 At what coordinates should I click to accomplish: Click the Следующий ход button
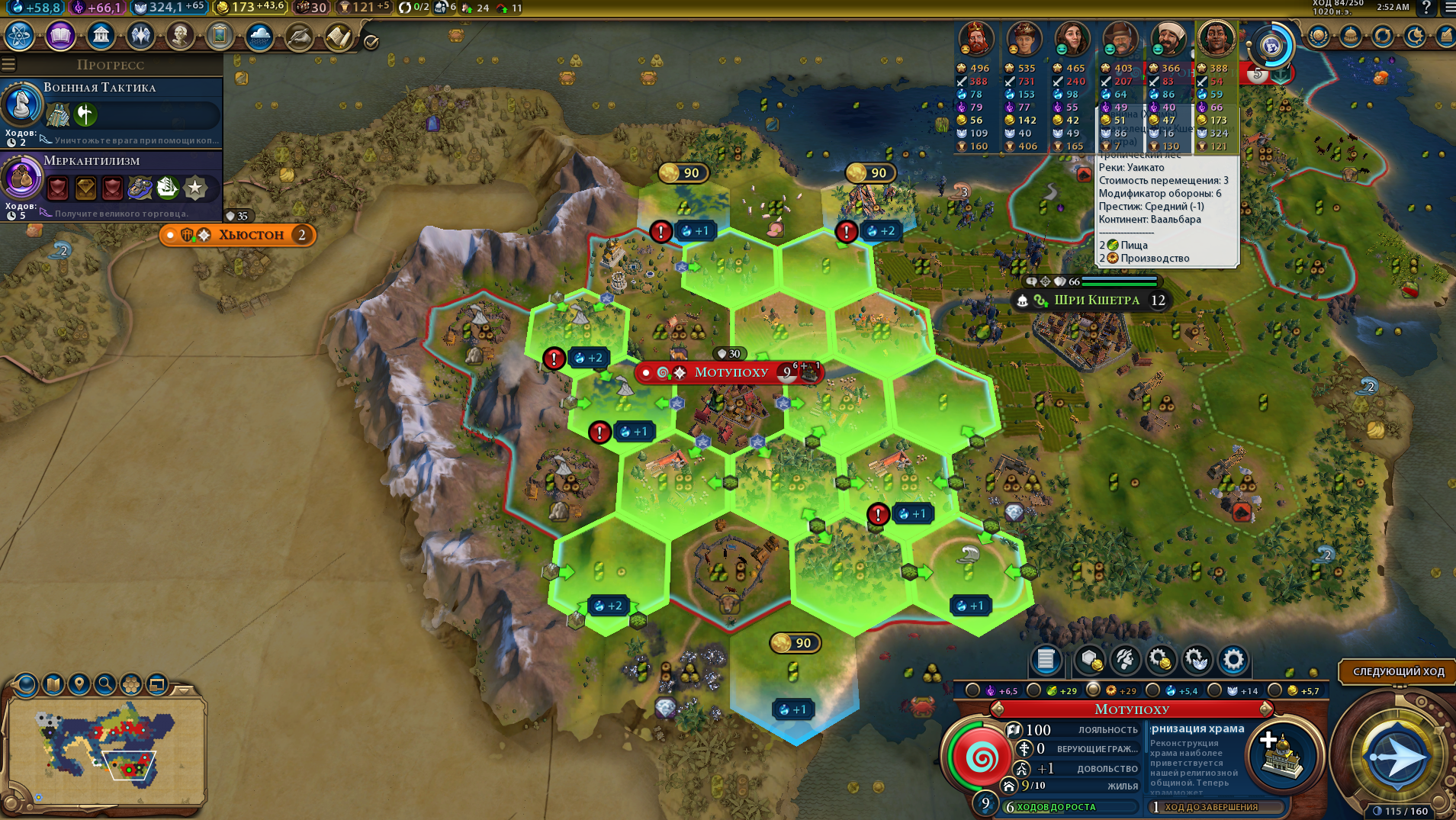(x=1398, y=672)
